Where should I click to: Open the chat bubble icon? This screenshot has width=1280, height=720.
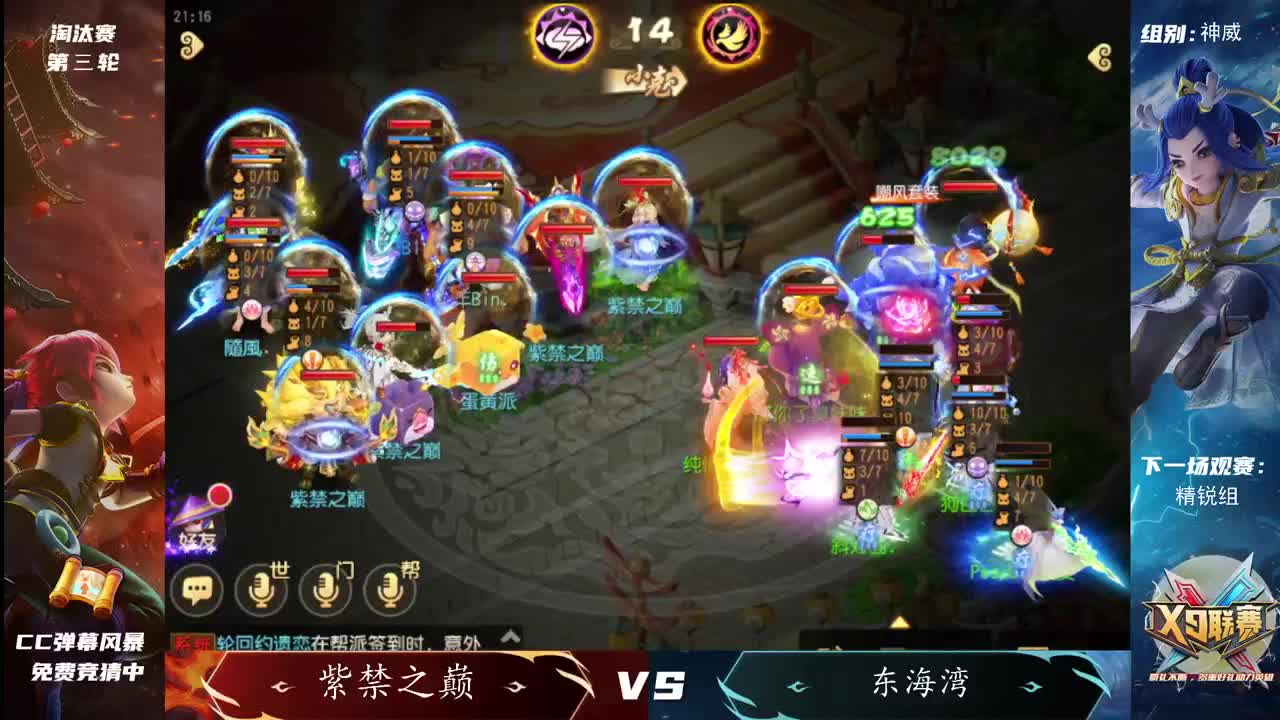(197, 591)
